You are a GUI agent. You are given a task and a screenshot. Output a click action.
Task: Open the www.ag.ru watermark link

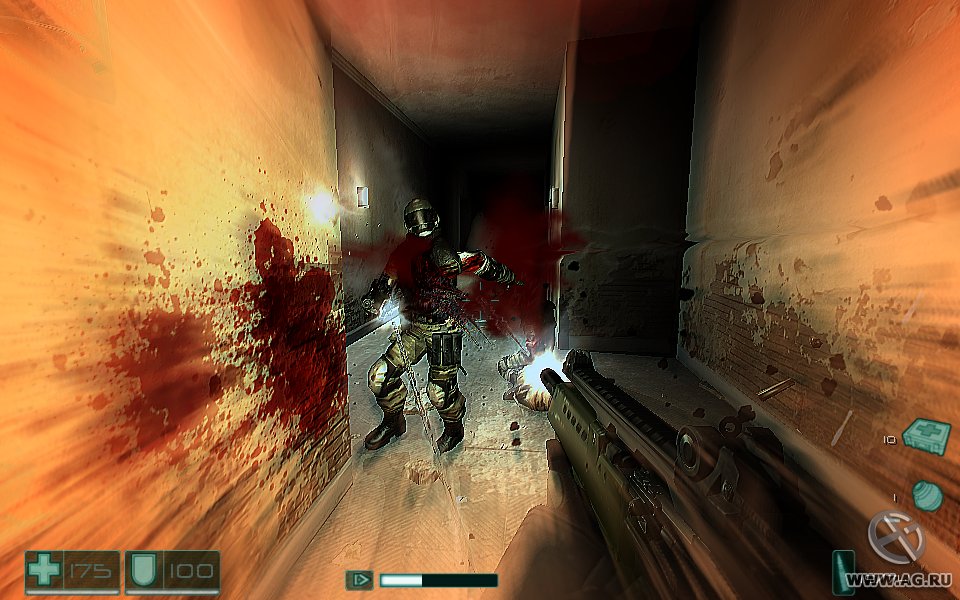[x=898, y=579]
